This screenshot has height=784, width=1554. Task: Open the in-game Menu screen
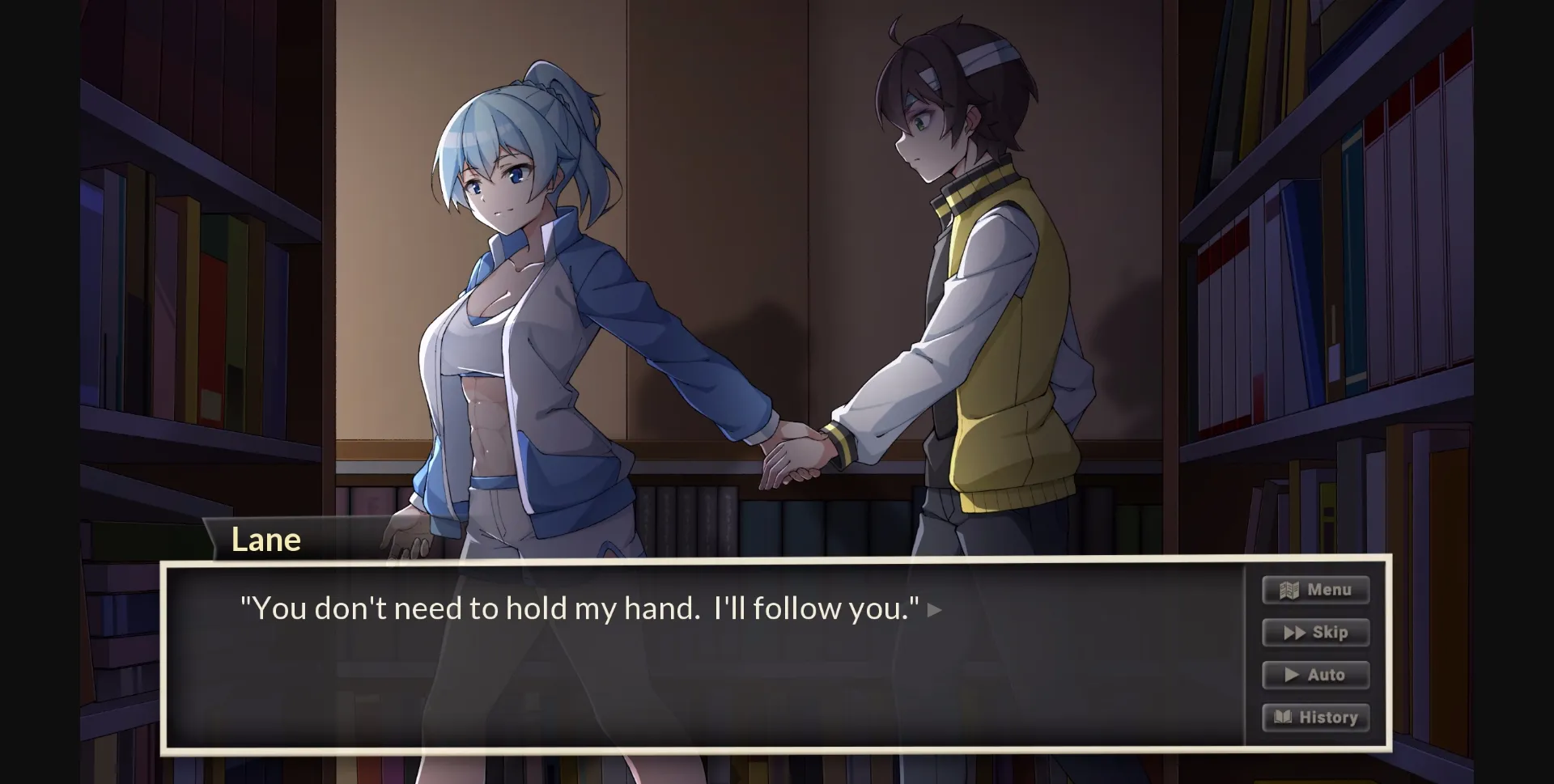[x=1315, y=590]
